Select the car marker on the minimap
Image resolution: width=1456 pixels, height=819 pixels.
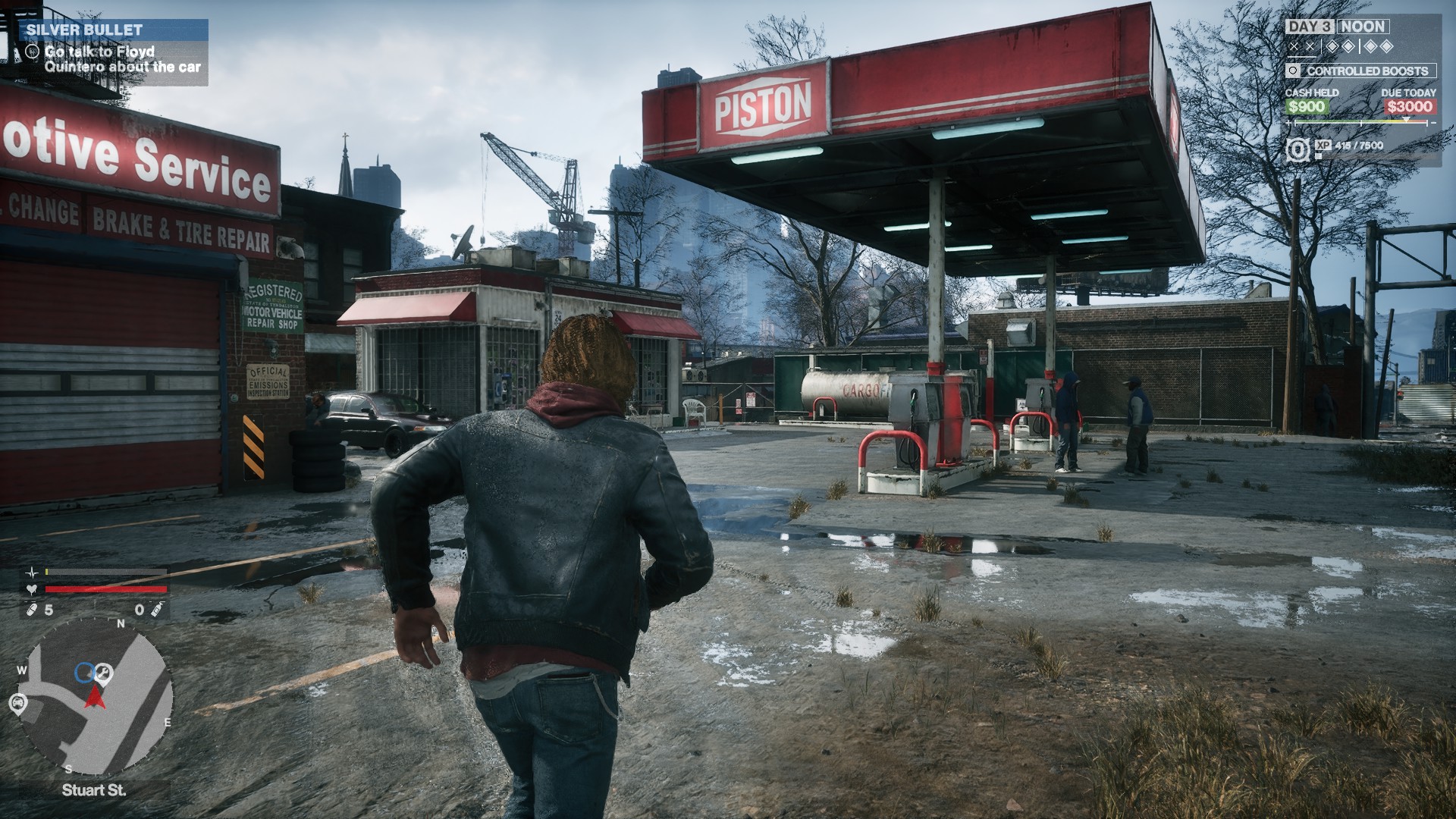(17, 704)
